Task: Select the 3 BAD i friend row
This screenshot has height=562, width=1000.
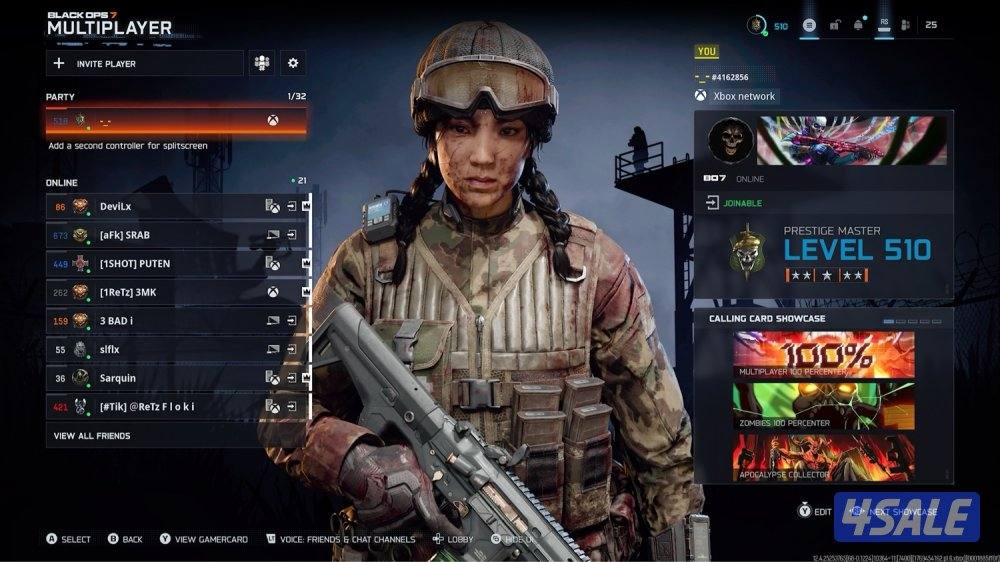Action: click(160, 321)
